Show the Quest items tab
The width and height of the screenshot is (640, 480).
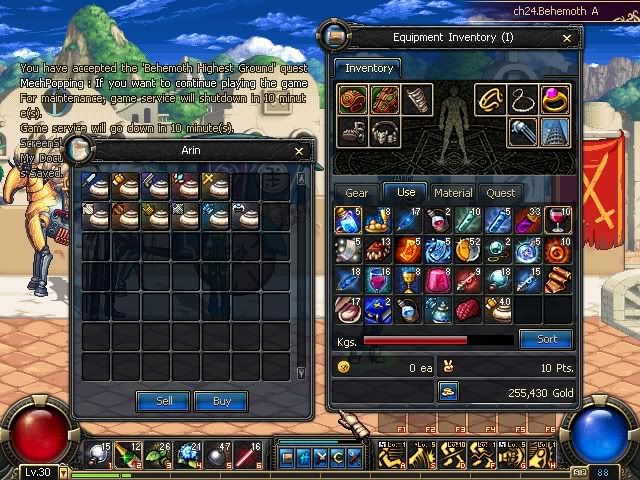(x=501, y=193)
